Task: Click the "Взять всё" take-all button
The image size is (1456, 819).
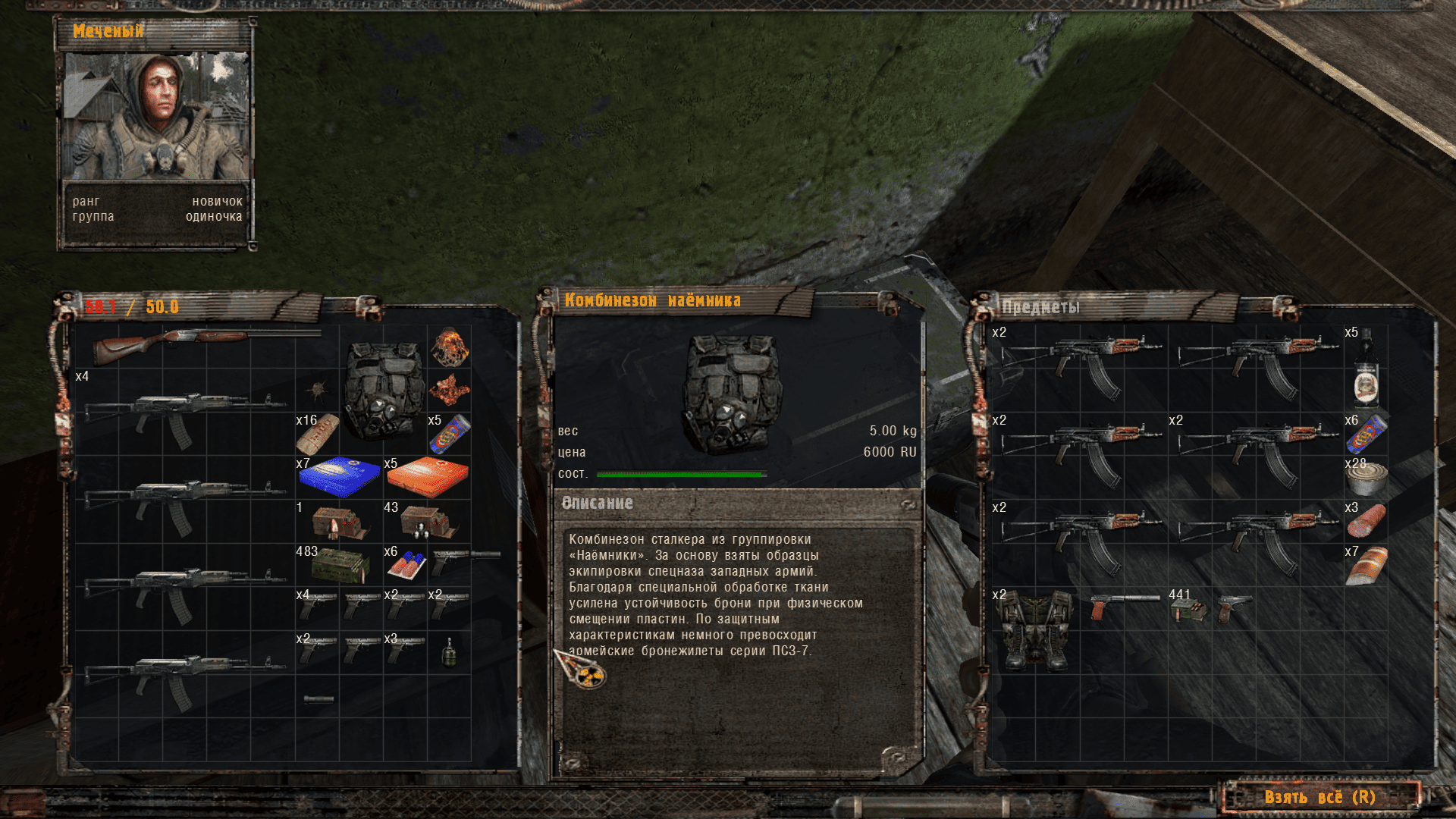Action: [x=1319, y=797]
